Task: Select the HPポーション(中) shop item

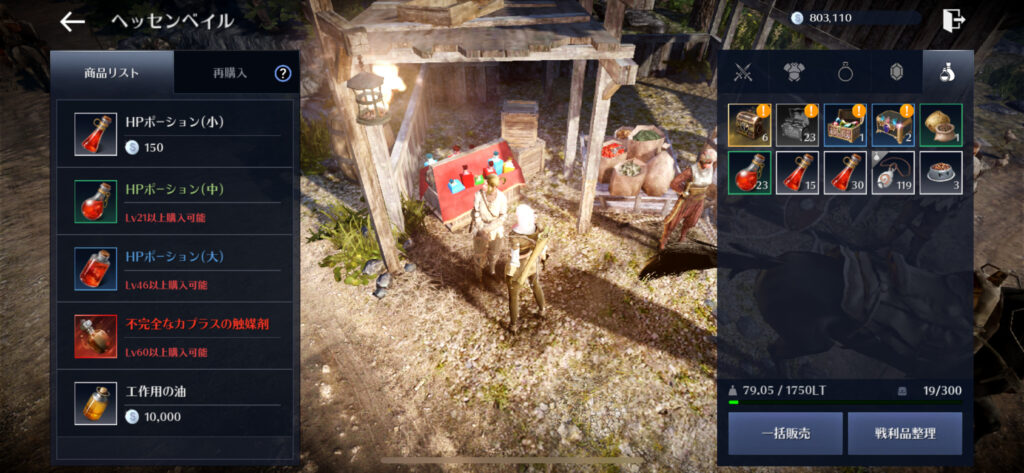Action: tap(176, 200)
